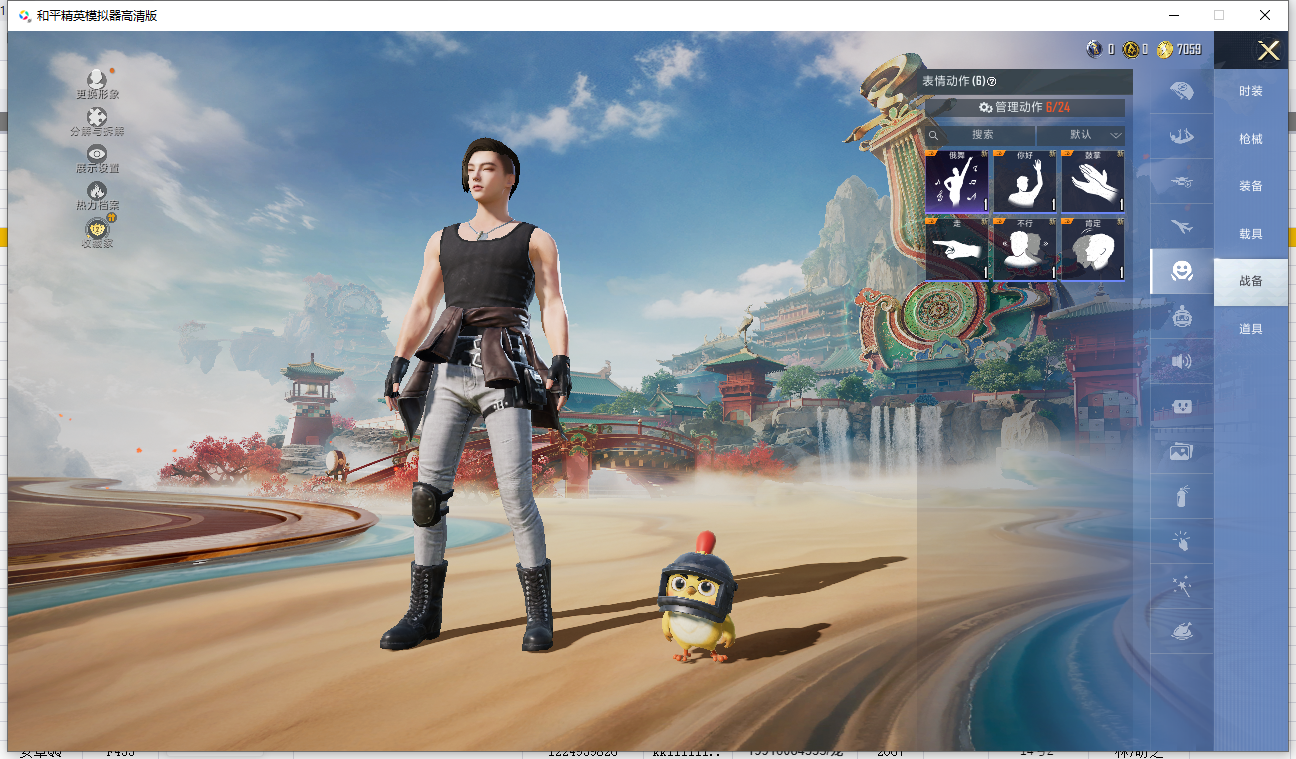This screenshot has width=1296, height=759.
Task: Open the 道具 (items) category
Action: (1250, 329)
